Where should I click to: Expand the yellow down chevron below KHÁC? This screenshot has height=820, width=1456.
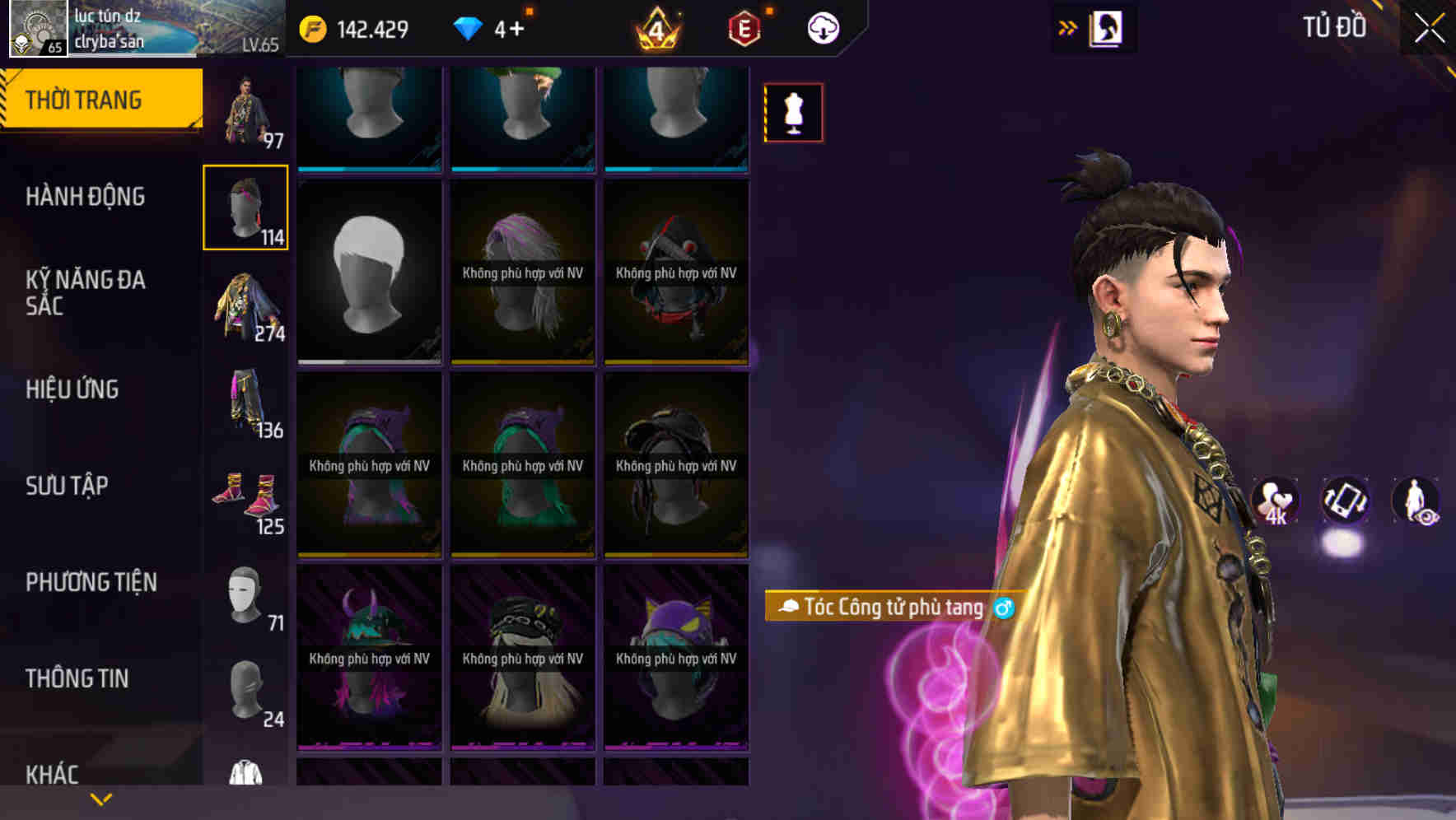pyautogui.click(x=99, y=799)
